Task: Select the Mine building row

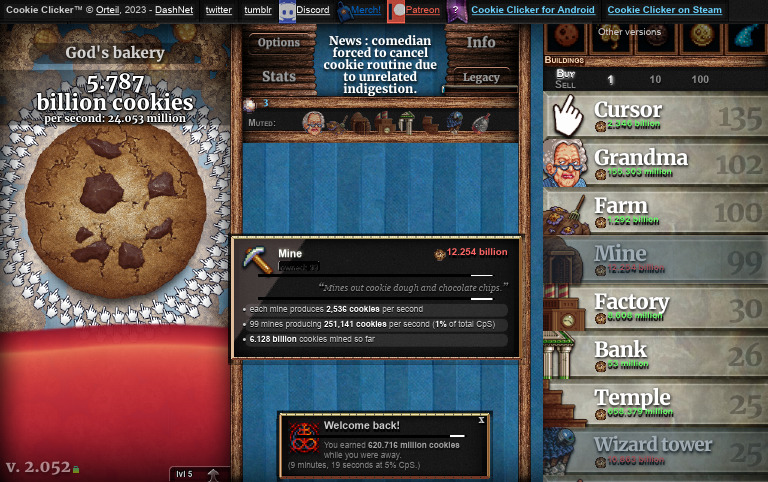Action: (x=655, y=259)
